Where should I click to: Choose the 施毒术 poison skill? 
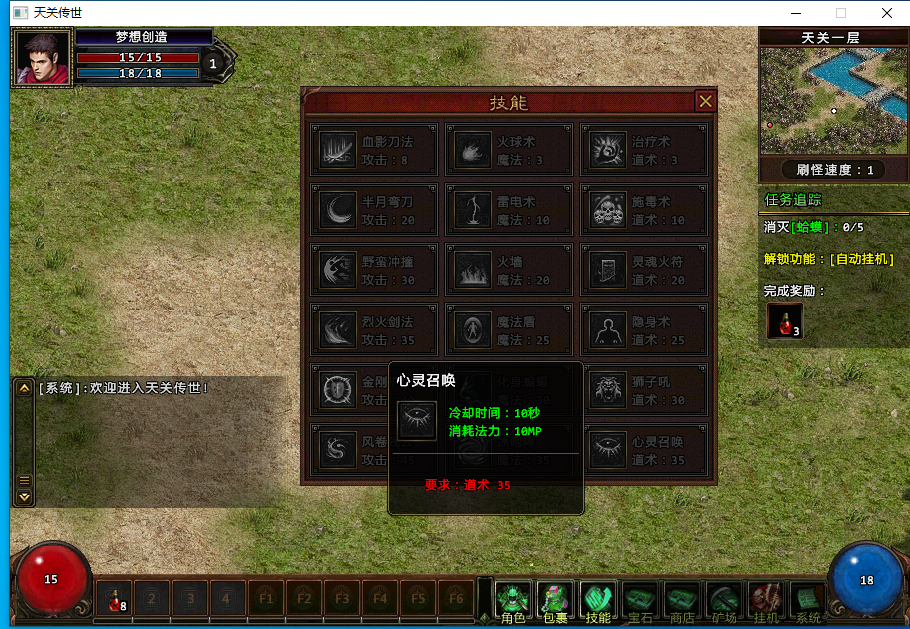643,210
